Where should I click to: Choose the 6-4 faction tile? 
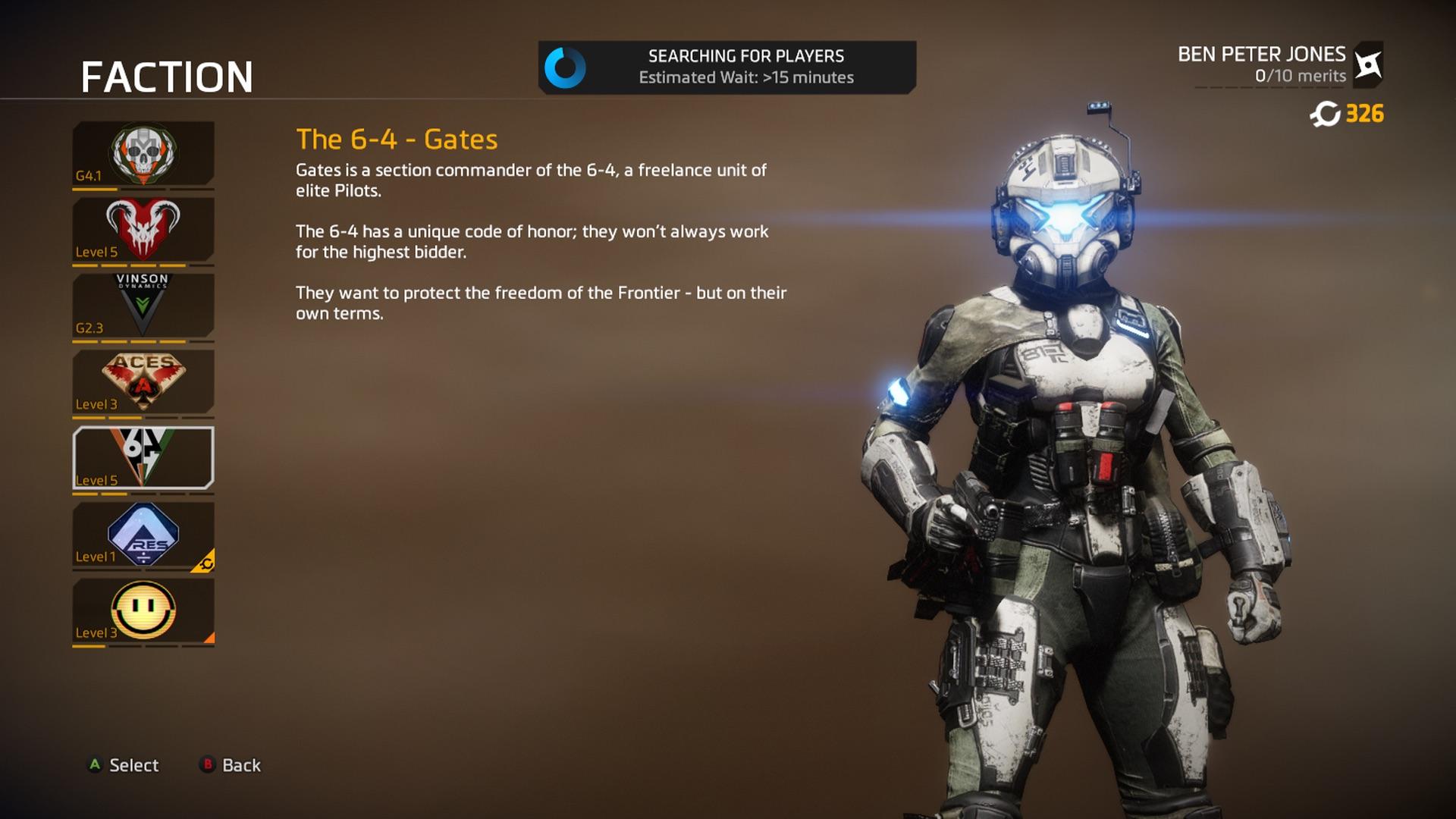[x=143, y=457]
